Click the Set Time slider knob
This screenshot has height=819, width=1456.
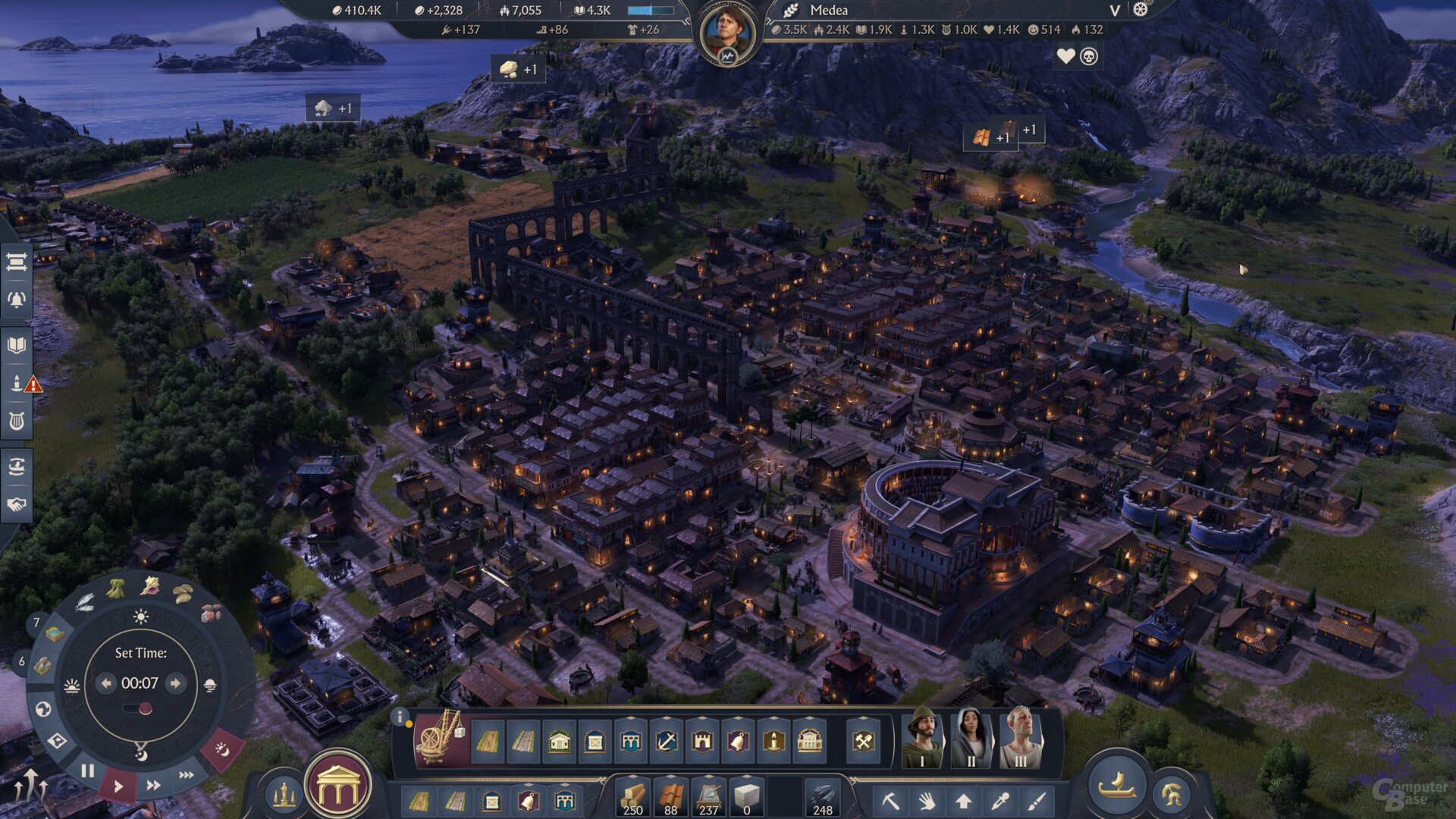pyautogui.click(x=146, y=707)
